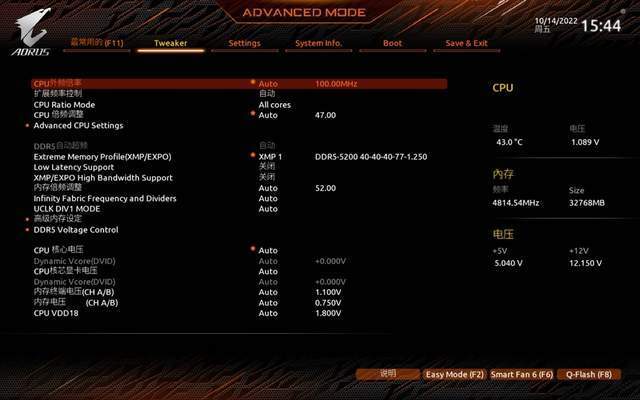This screenshot has height=400, width=640.
Task: Open the DDR5 Voltage Control submenu
Action: point(76,230)
